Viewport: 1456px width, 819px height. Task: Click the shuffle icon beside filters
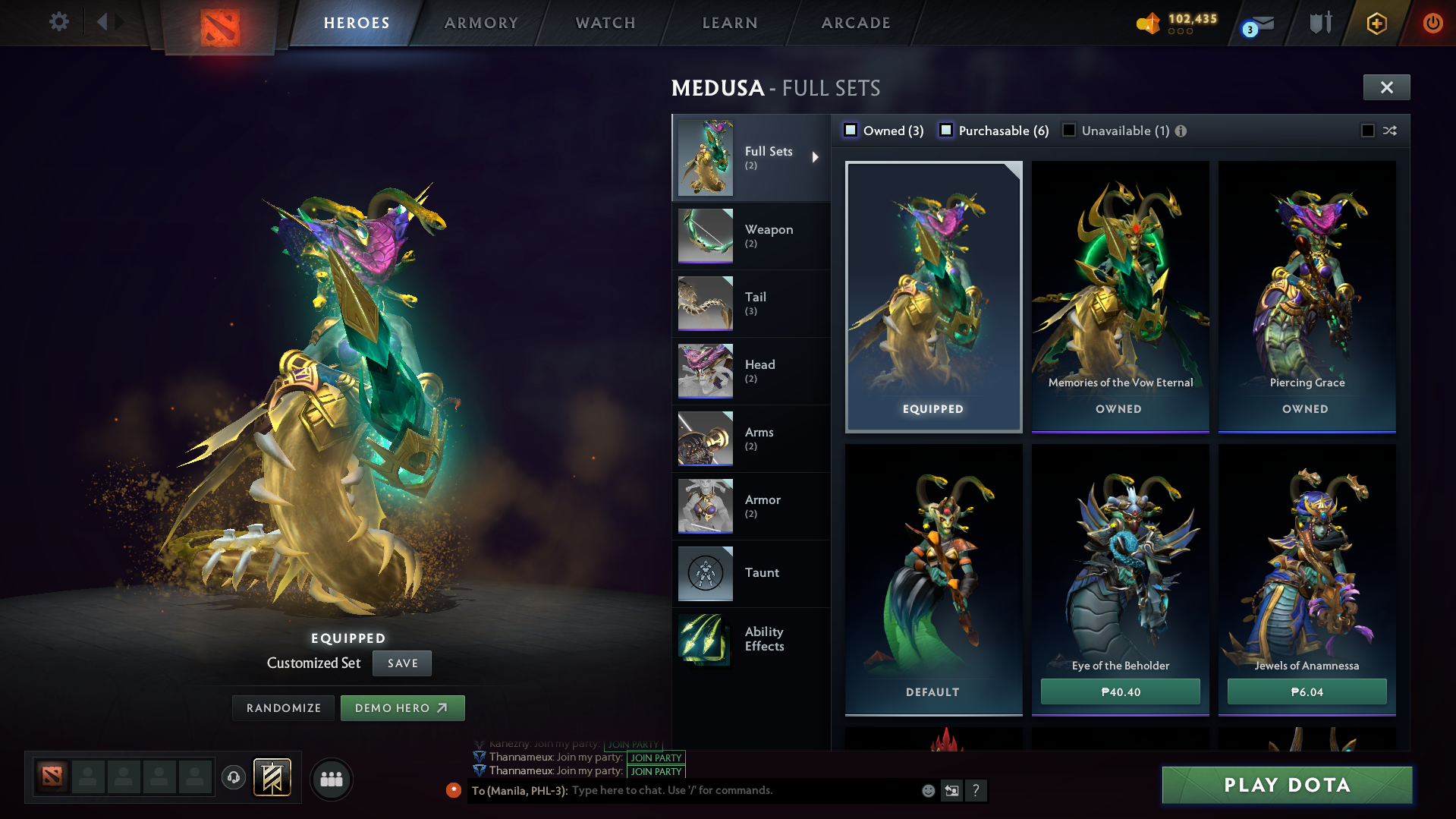click(1390, 131)
